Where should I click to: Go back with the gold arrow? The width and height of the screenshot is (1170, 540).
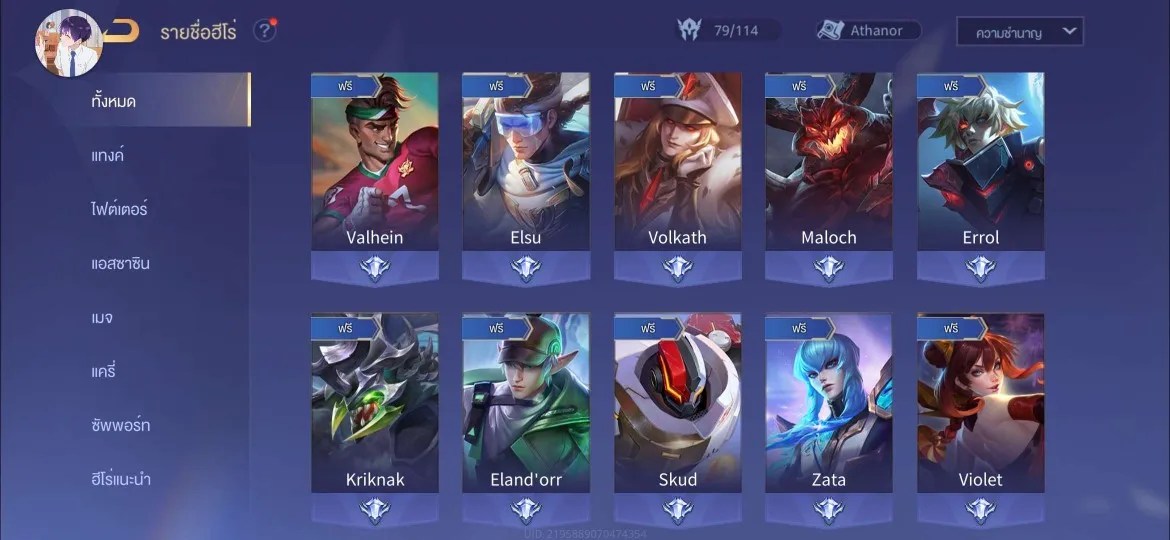[x=121, y=32]
